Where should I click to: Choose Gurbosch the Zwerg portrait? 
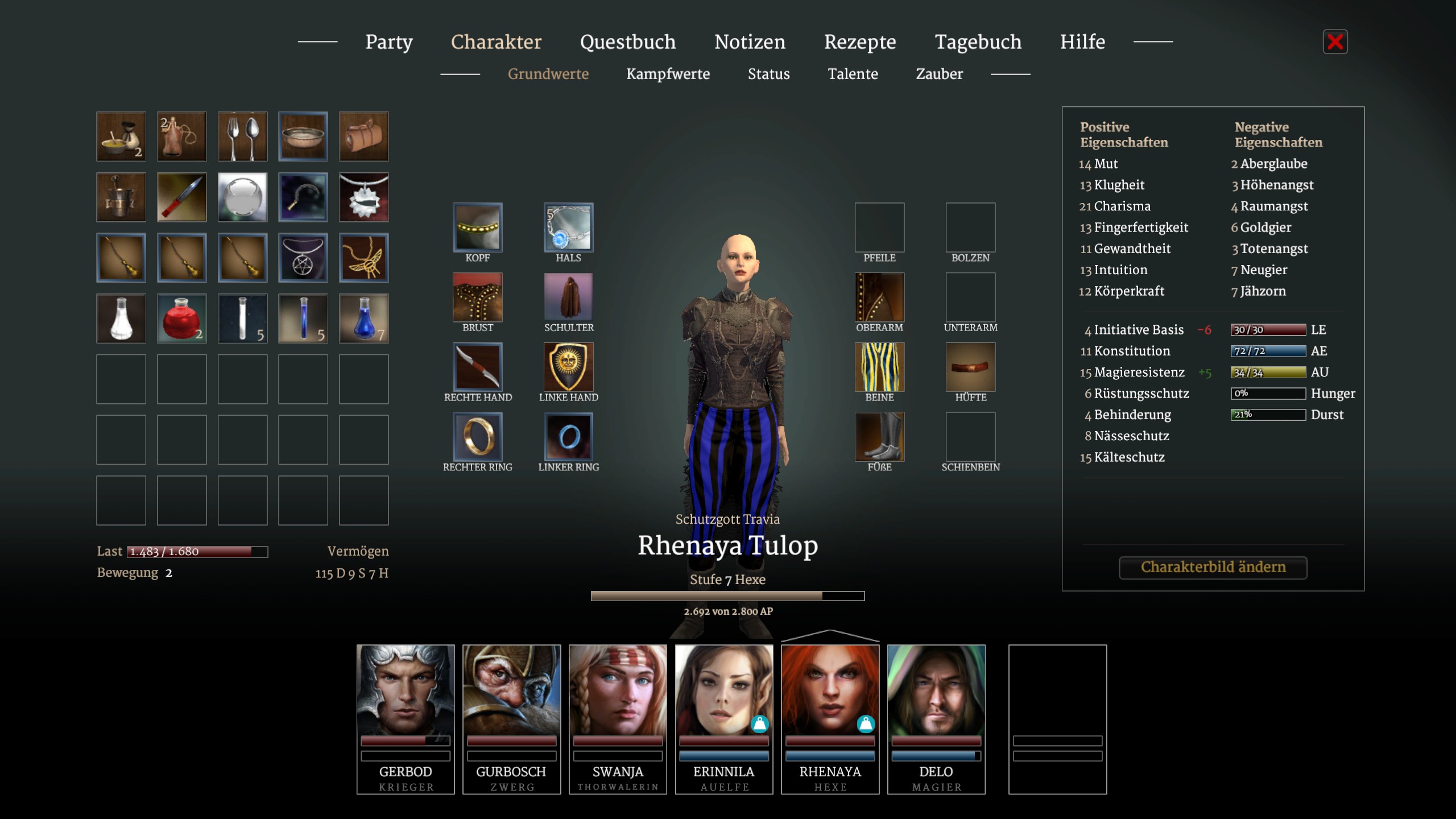click(511, 718)
